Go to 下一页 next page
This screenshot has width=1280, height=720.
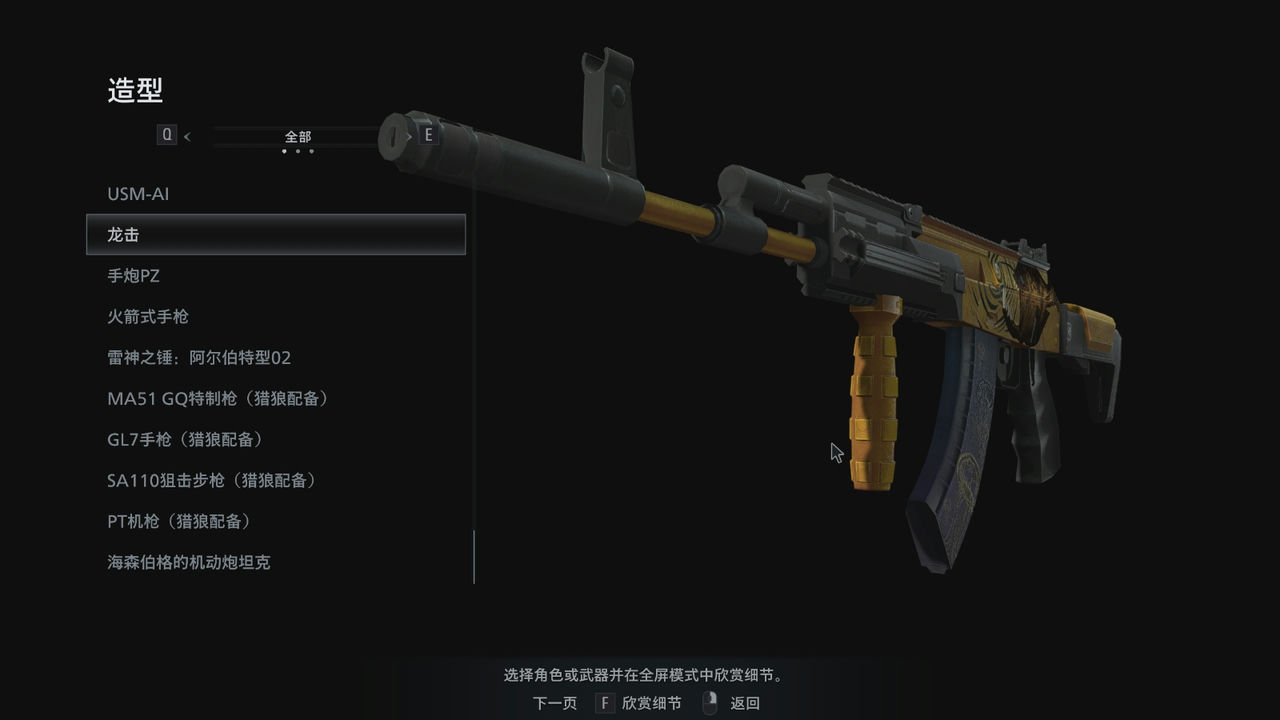[x=555, y=703]
